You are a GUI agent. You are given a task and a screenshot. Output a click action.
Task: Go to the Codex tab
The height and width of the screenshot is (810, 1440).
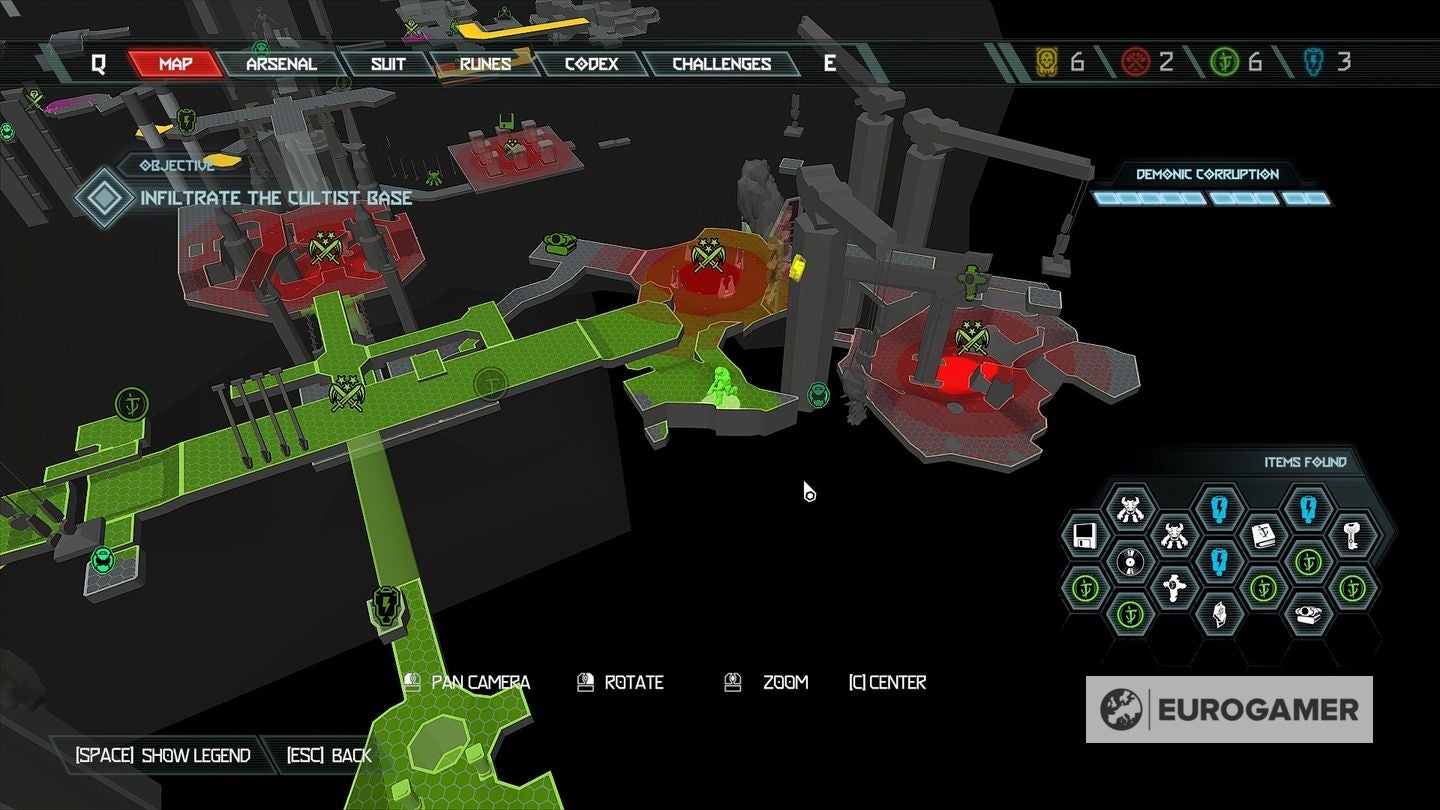tap(592, 64)
